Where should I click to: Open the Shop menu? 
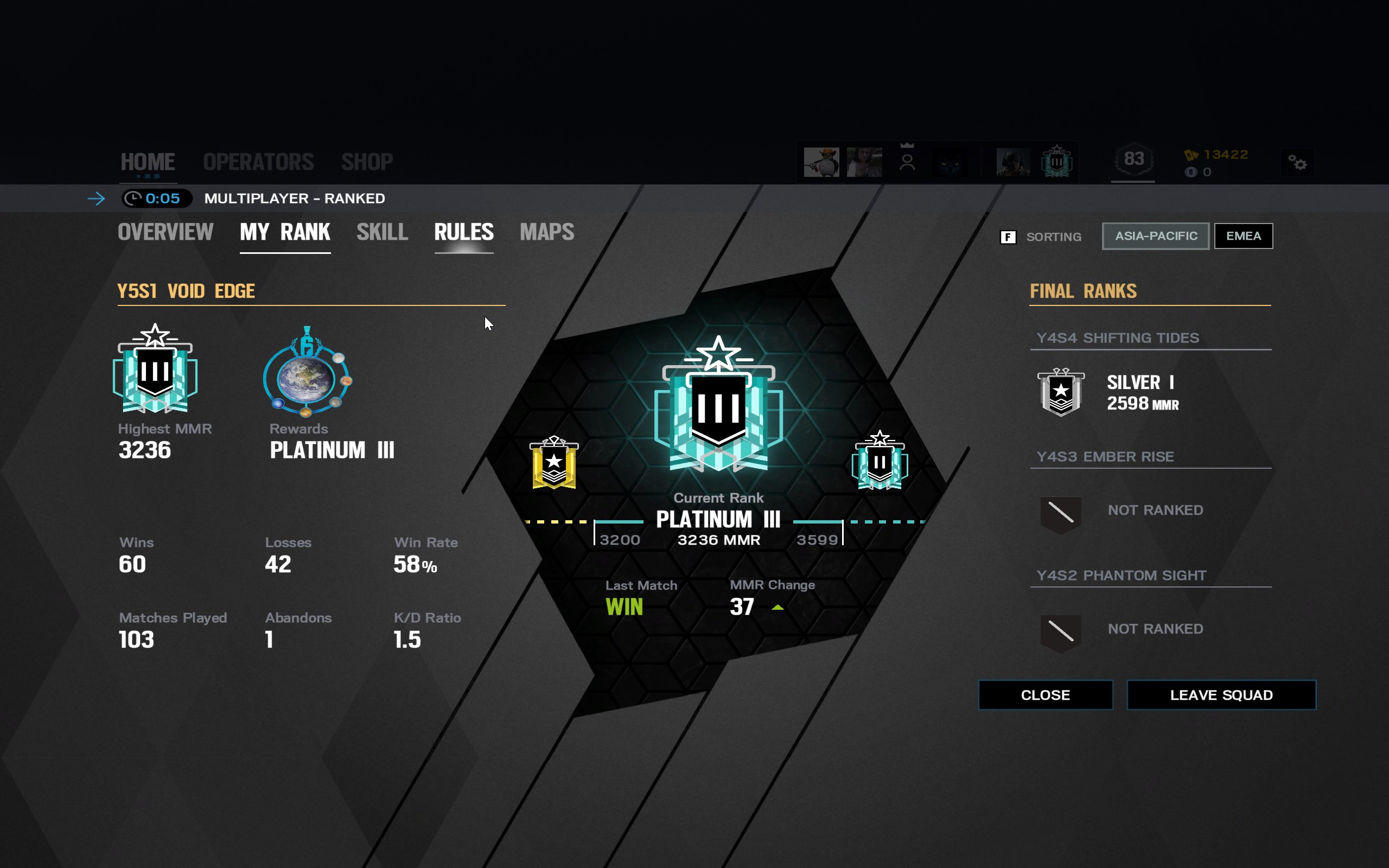point(367,162)
